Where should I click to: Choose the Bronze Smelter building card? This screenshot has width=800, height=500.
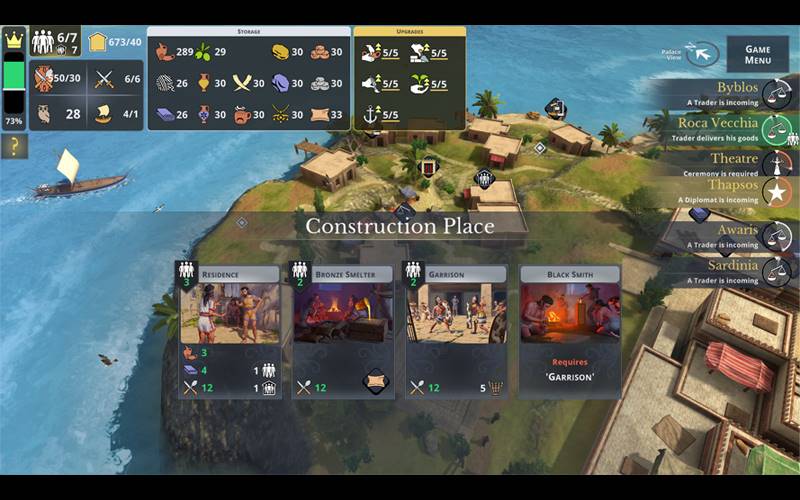pos(341,316)
